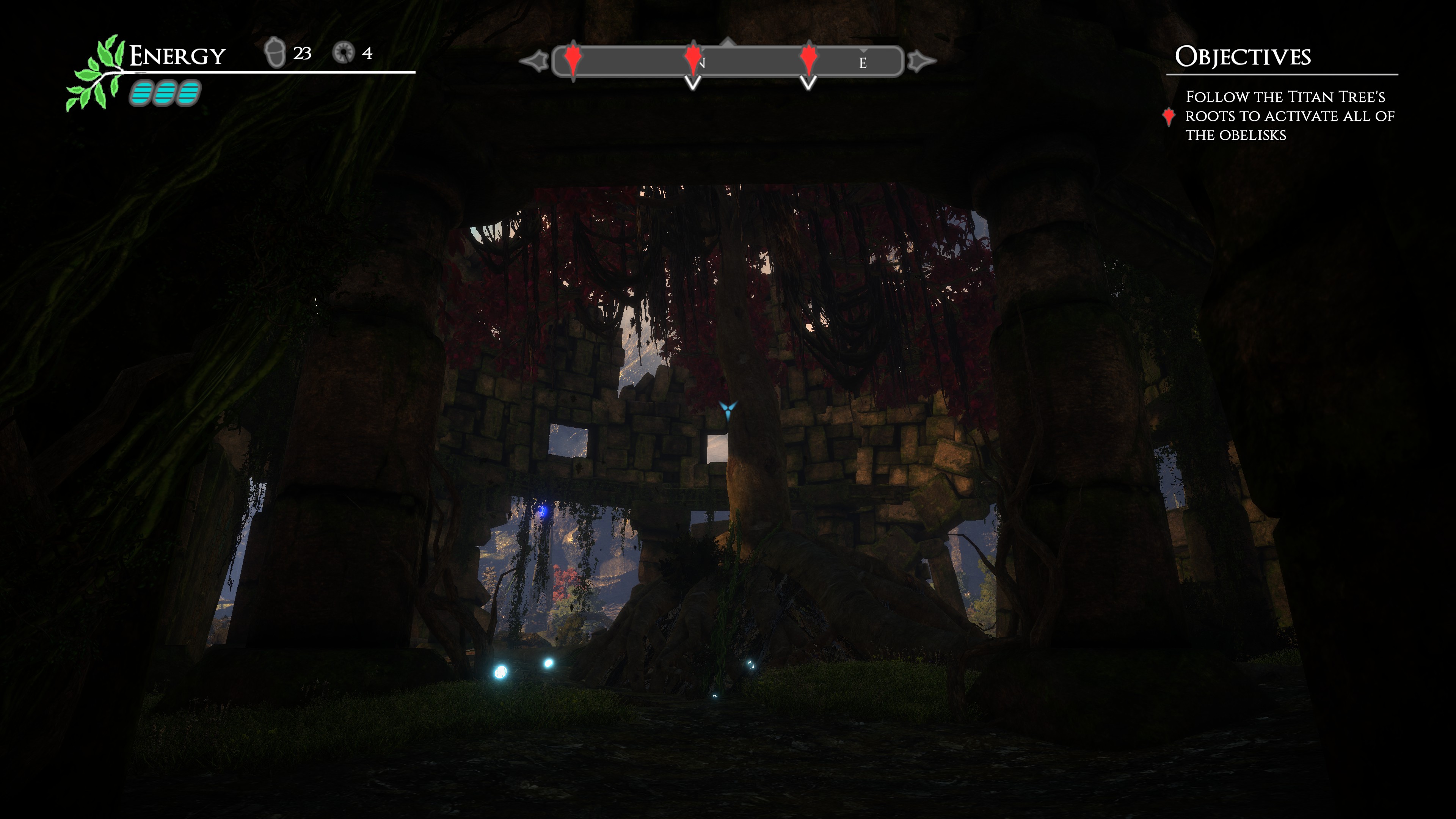Image resolution: width=1456 pixels, height=819 pixels.
Task: Click the round cog collectible icon
Action: point(343,53)
